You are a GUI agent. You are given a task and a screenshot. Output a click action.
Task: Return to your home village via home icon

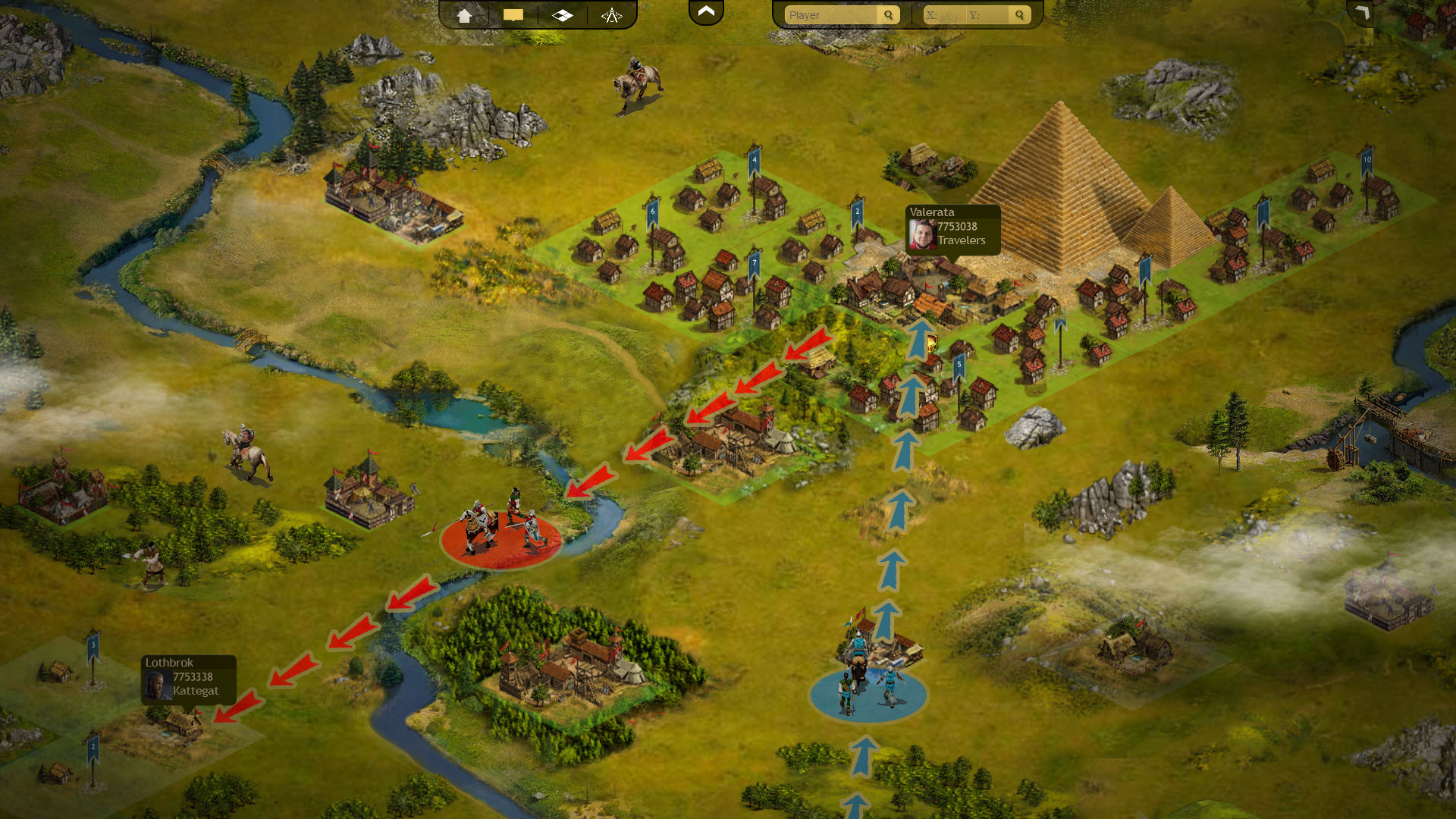click(x=465, y=14)
